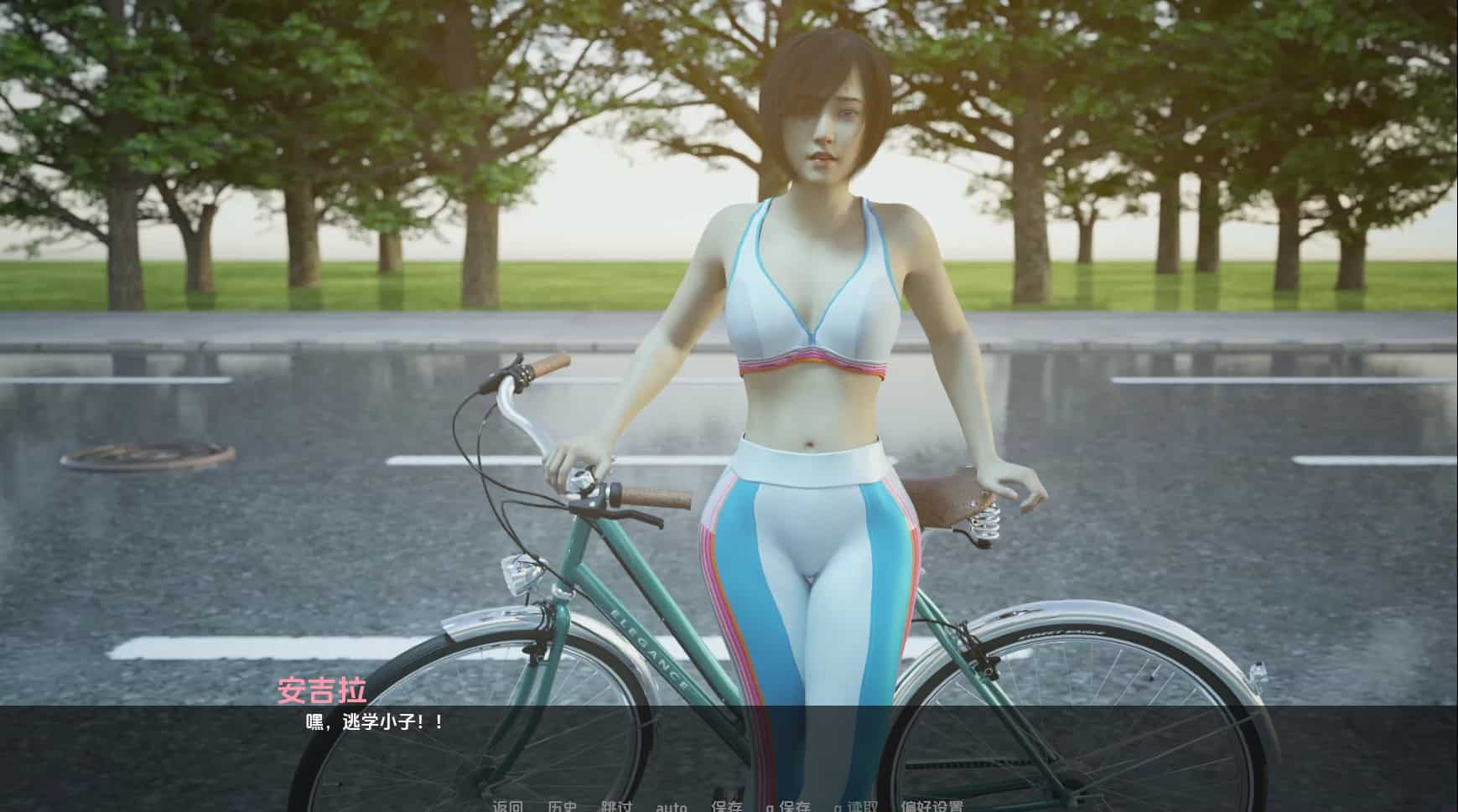This screenshot has width=1458, height=812.
Task: Activate 跳过 (Skip) for the dialogue
Action: pyautogui.click(x=616, y=806)
